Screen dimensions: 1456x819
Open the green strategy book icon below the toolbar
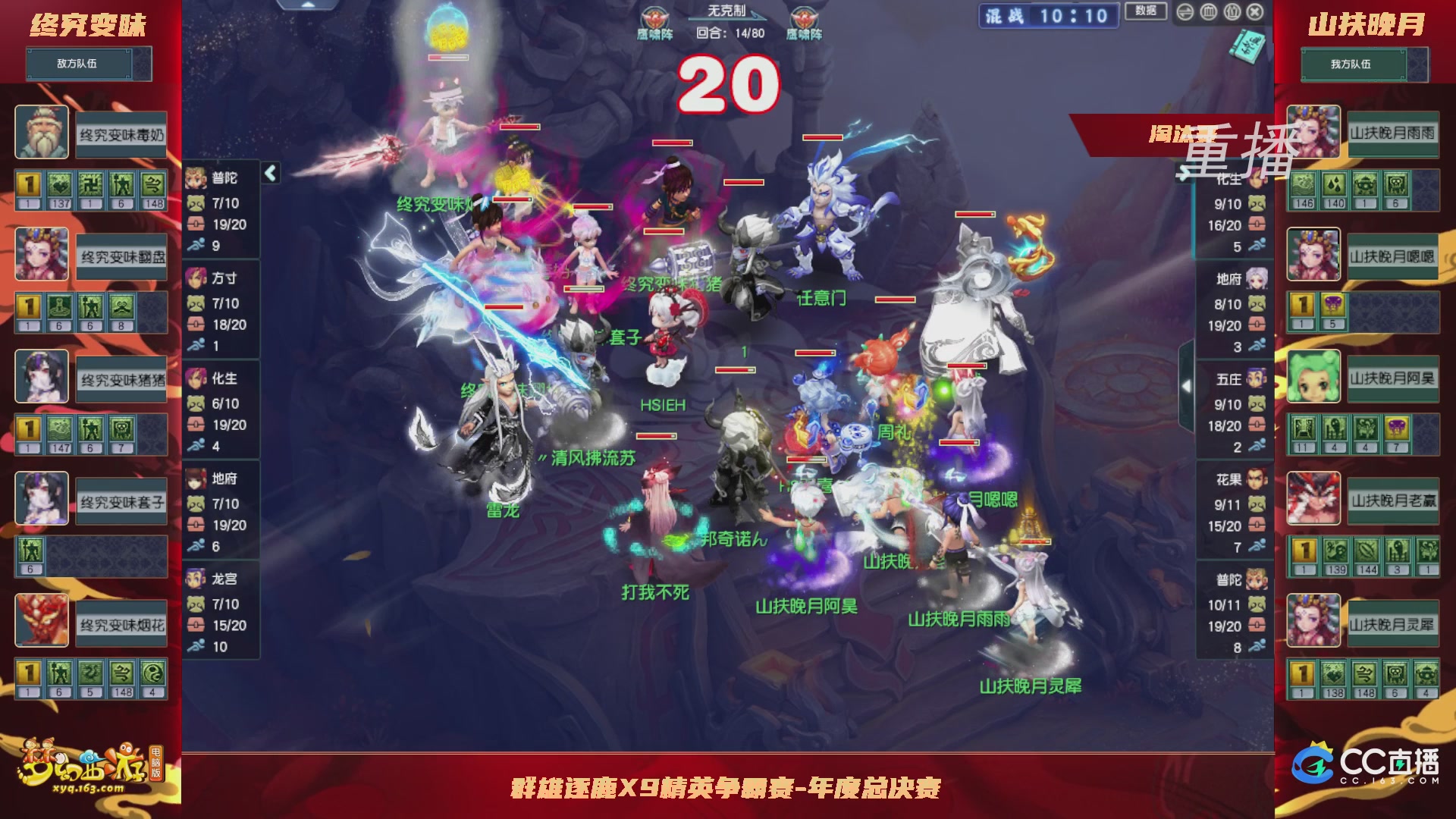click(1246, 47)
